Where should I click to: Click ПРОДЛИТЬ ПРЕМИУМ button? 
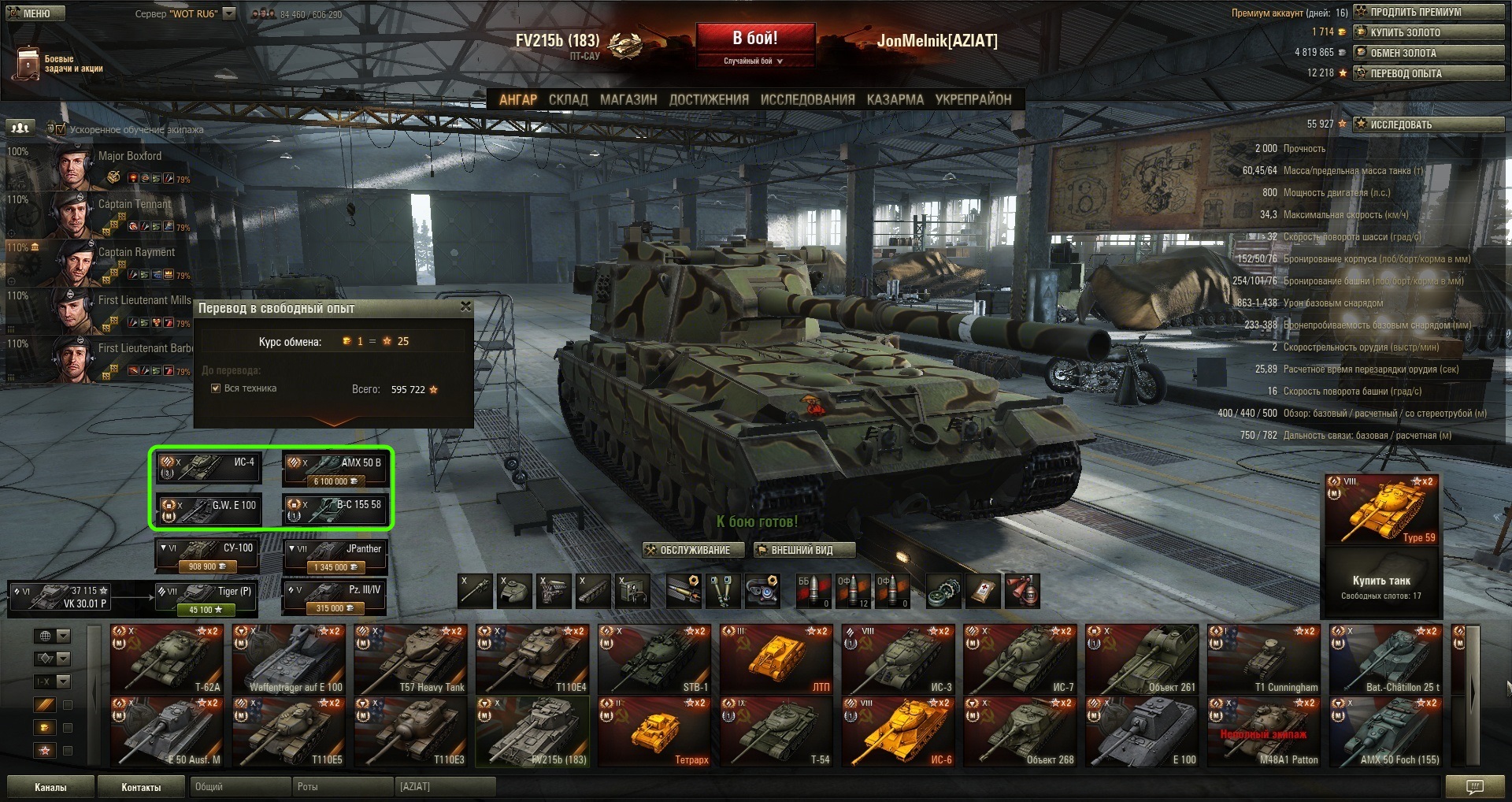(x=1428, y=12)
